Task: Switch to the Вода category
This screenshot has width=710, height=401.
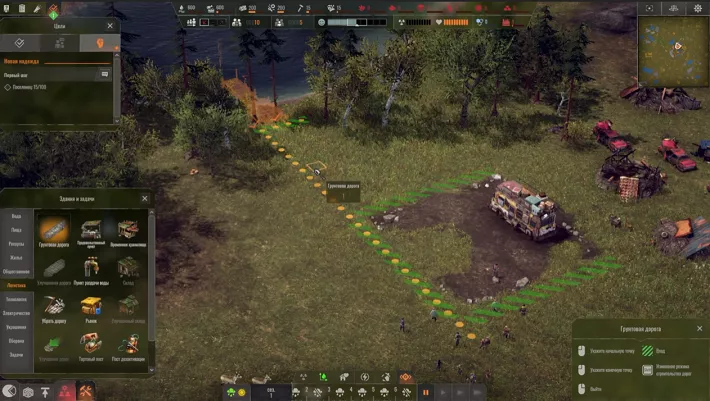Action: pyautogui.click(x=16, y=216)
